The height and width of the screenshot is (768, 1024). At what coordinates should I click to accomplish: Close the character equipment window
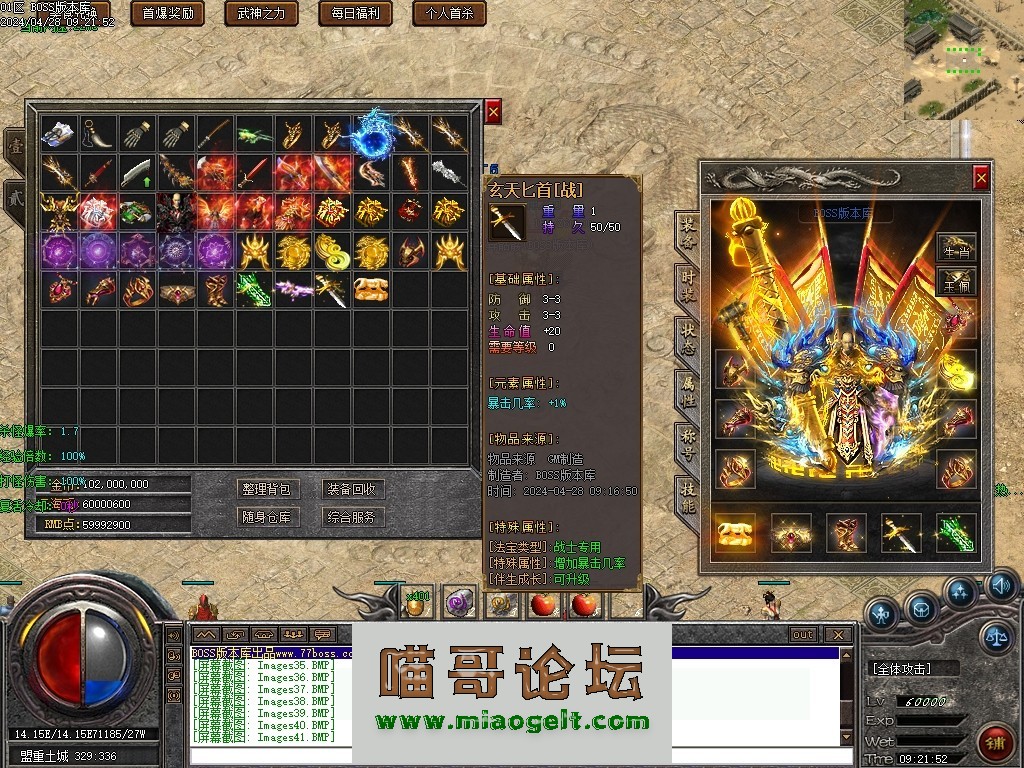point(981,178)
